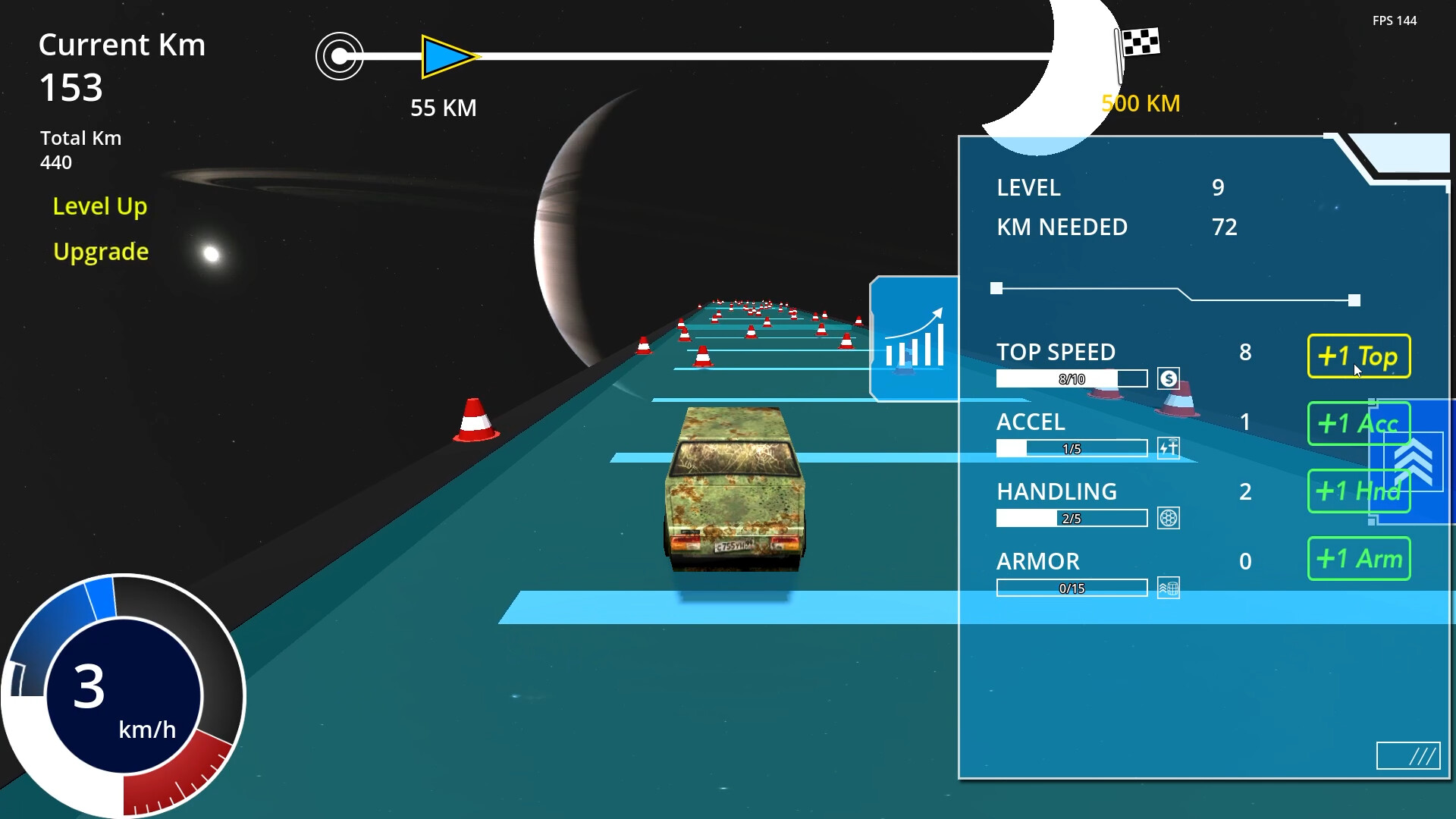The height and width of the screenshot is (819, 1456).
Task: Click the blue chevron upgrade icon
Action: [1412, 463]
